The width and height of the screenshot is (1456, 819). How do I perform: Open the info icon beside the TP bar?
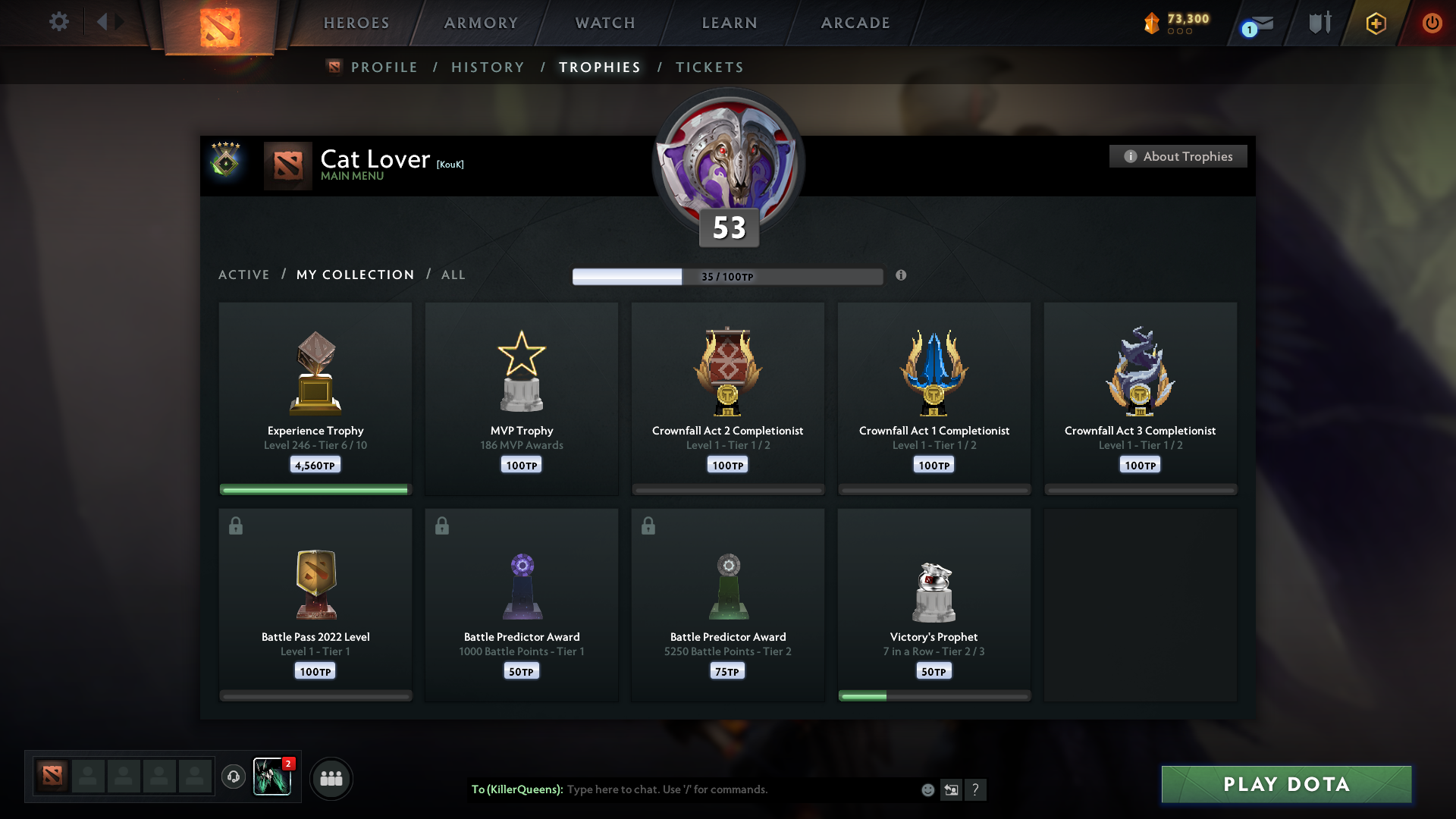tap(902, 276)
